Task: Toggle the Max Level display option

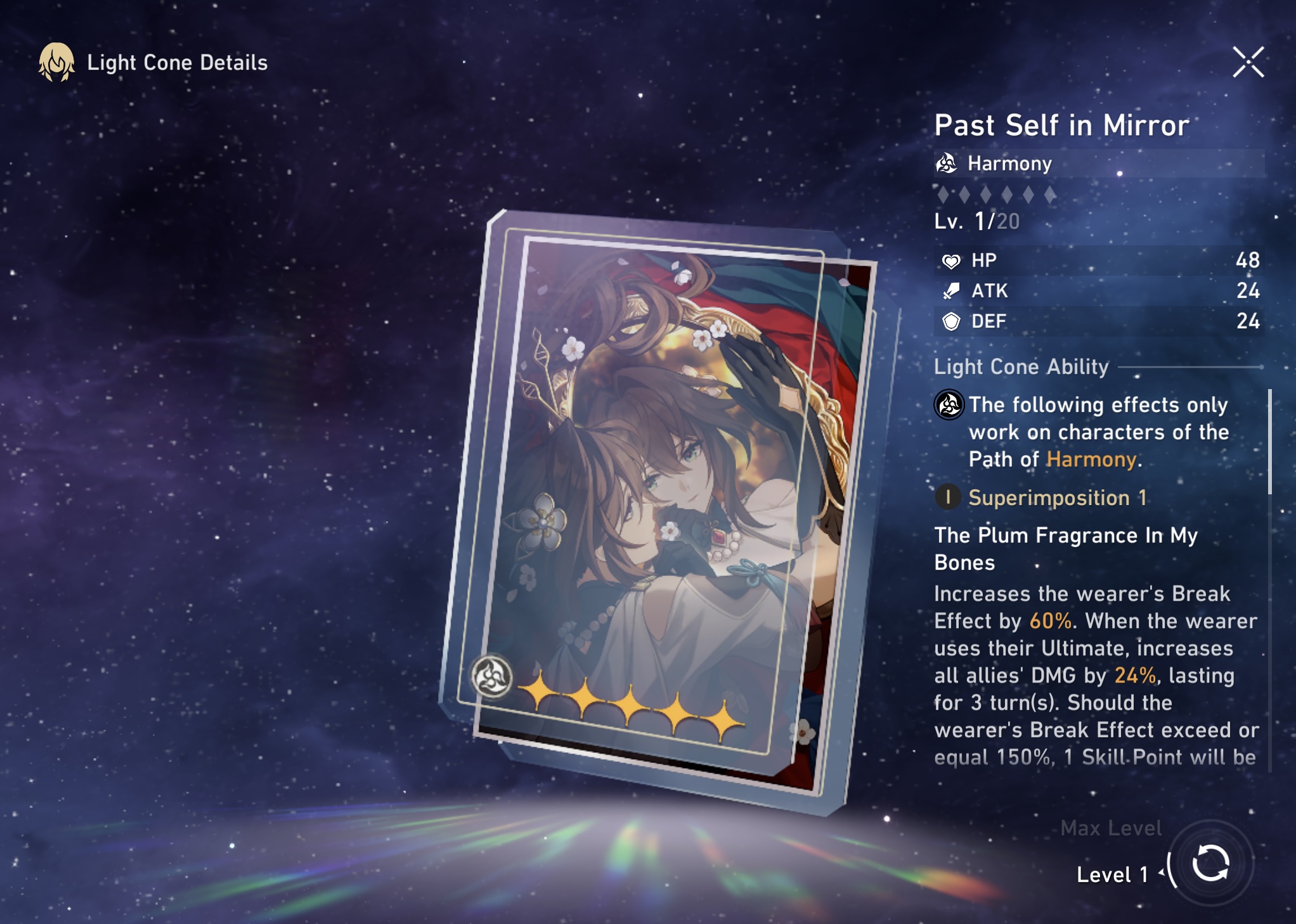Action: (x=1111, y=828)
